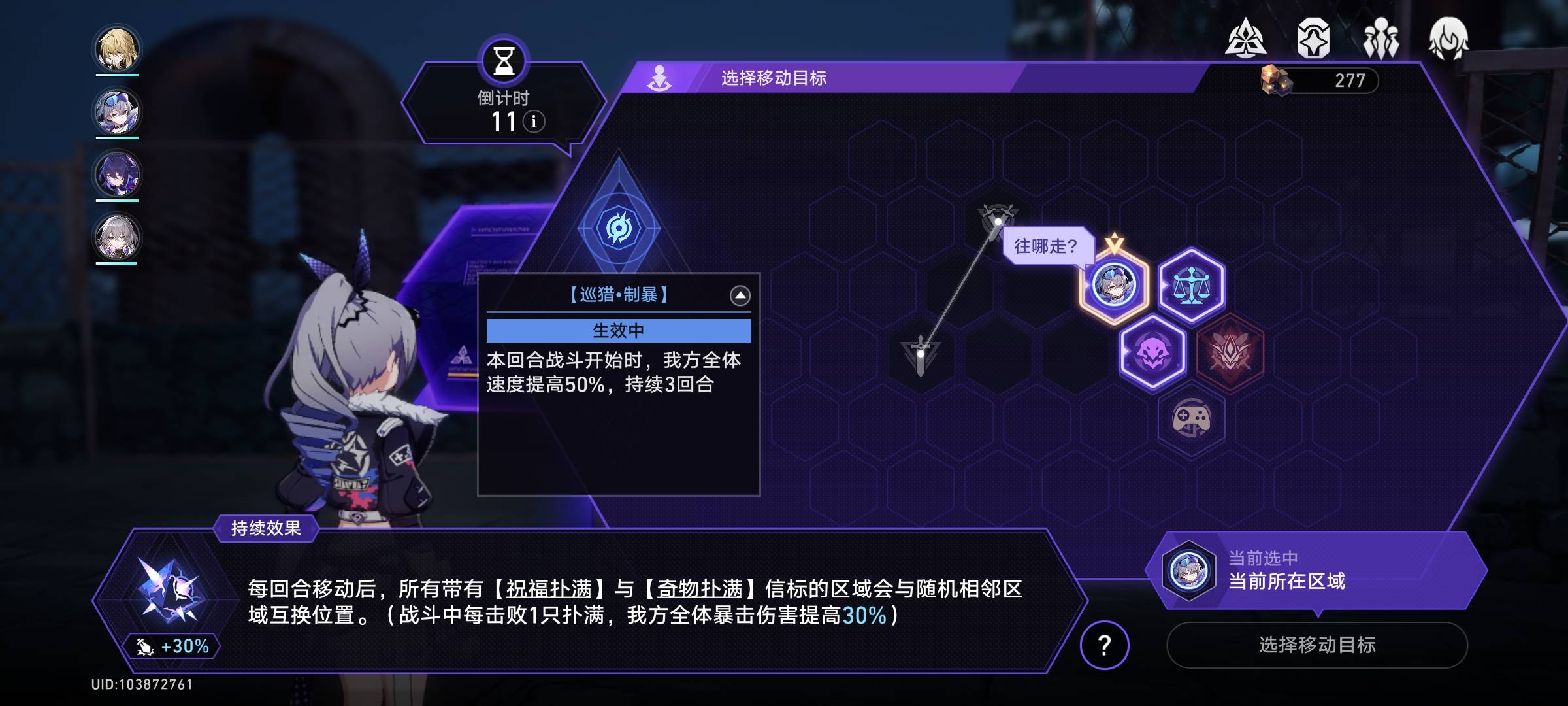The height and width of the screenshot is (706, 1568).
Task: Choose the purple monster face tile
Action: 1152,353
